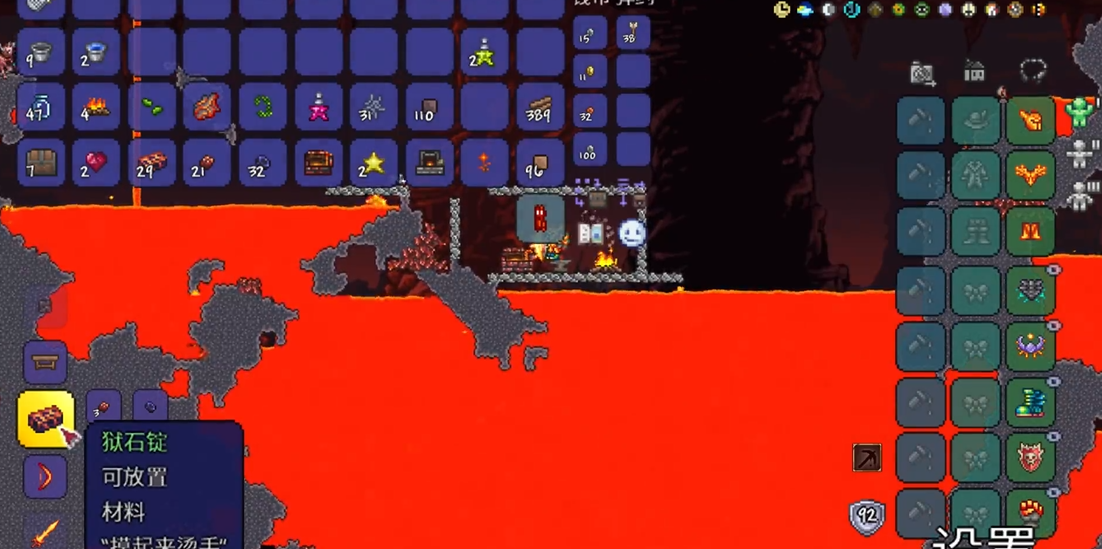Image resolution: width=1102 pixels, height=549 pixels.
Task: Click the campfire inventory slot
Action: 96,107
